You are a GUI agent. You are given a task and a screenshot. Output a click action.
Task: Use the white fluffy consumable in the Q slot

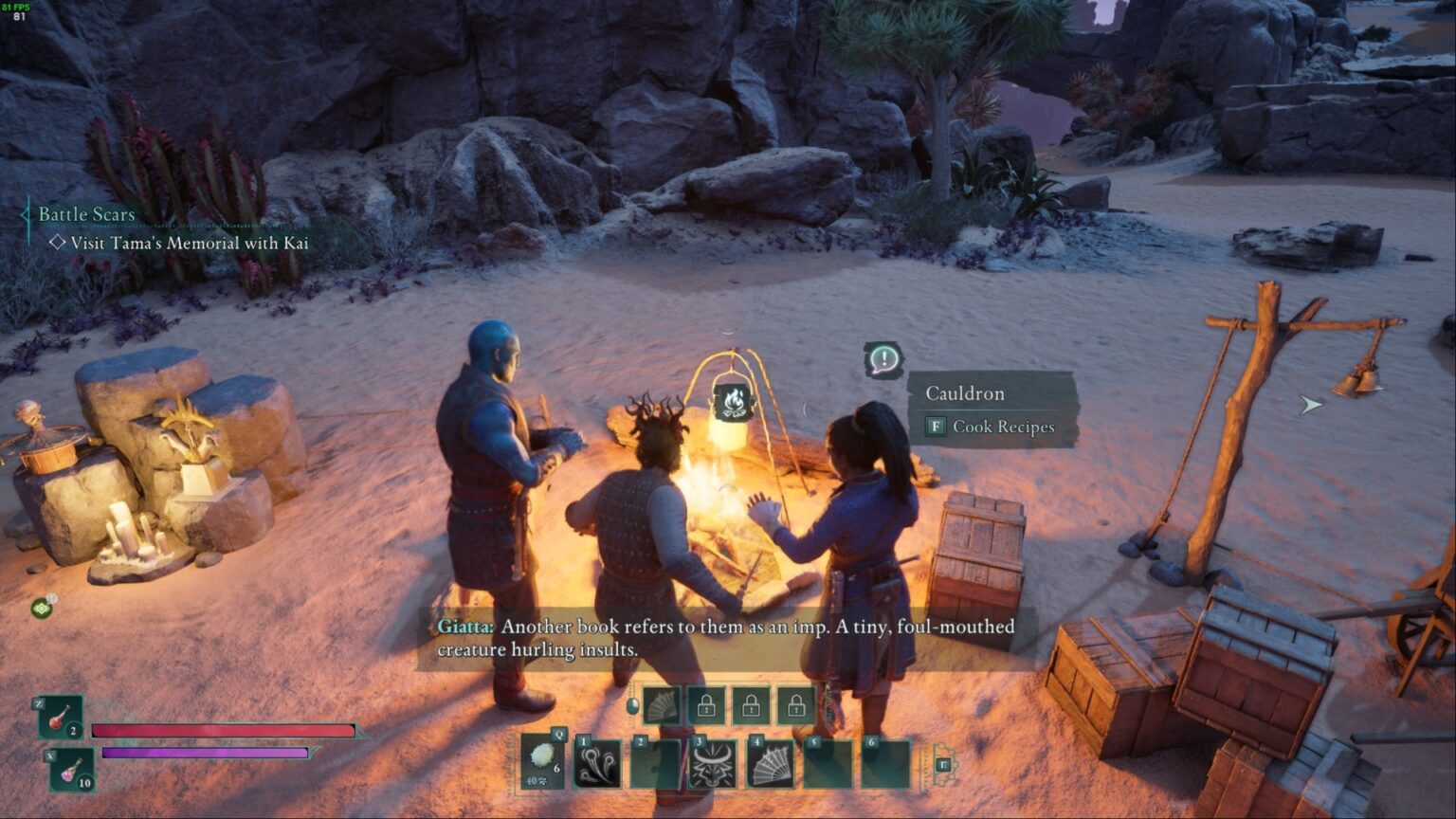[543, 762]
